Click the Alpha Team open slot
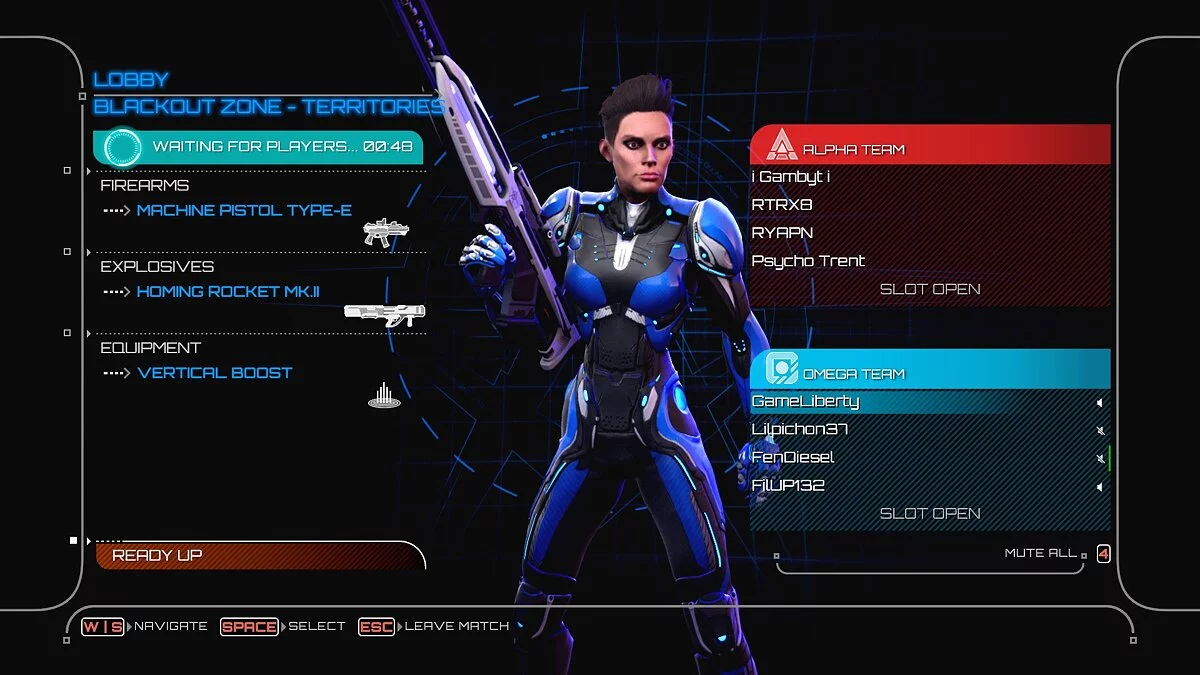Viewport: 1200px width, 675px height. point(930,289)
